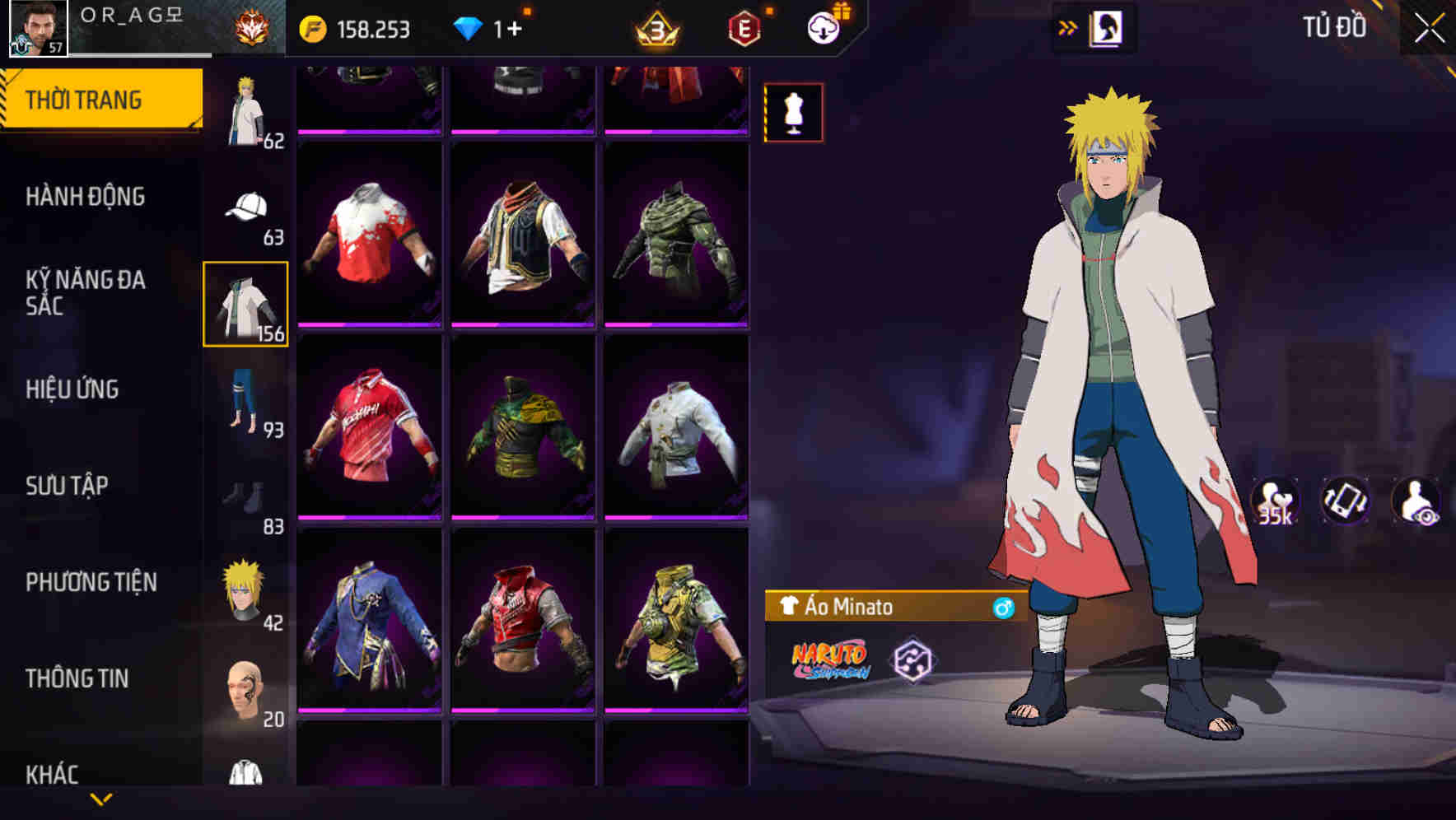The image size is (1456, 820).
Task: Collapse the panel using the double-arrow icon
Action: coord(1068,27)
